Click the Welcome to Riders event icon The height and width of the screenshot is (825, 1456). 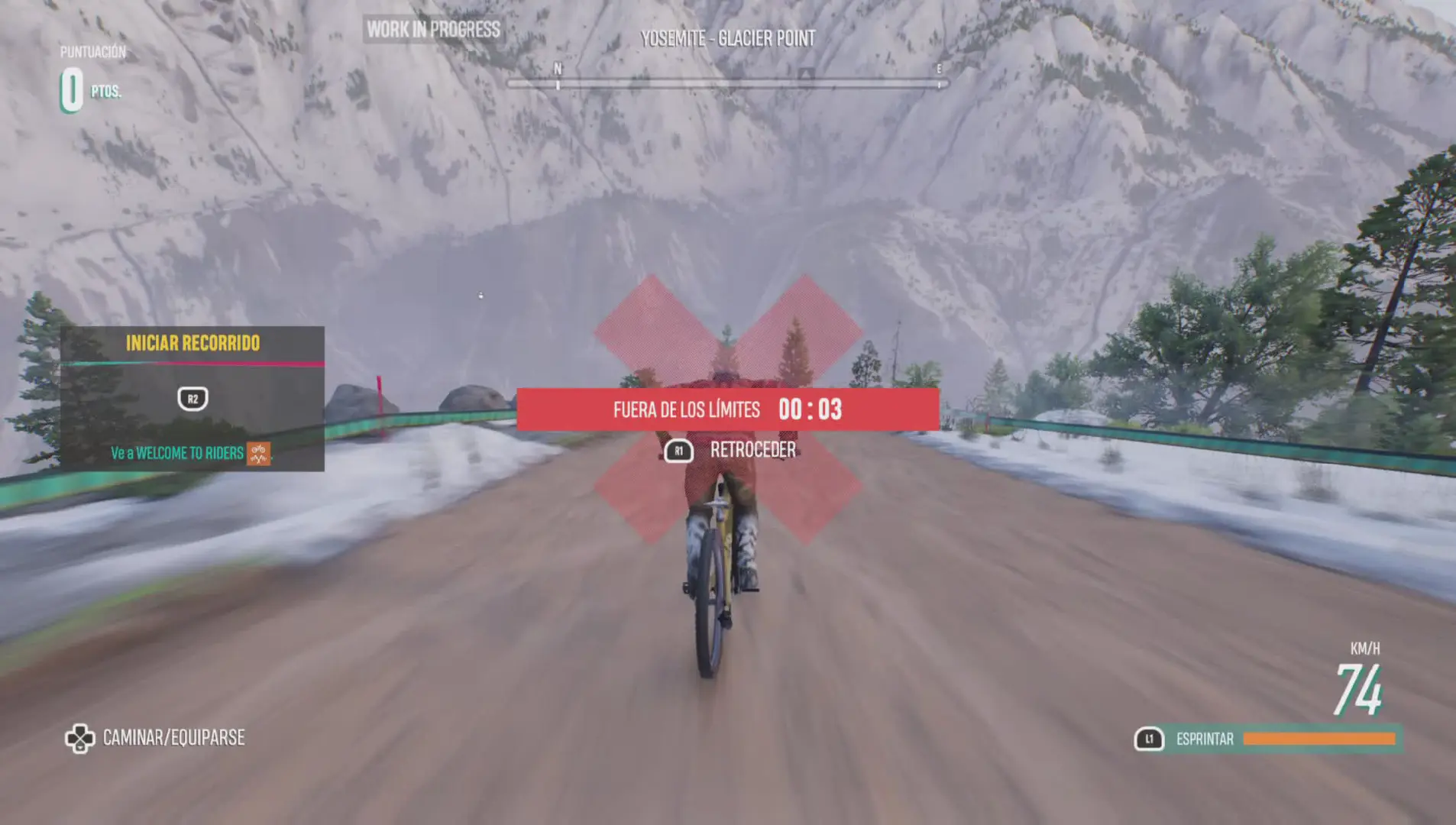258,454
